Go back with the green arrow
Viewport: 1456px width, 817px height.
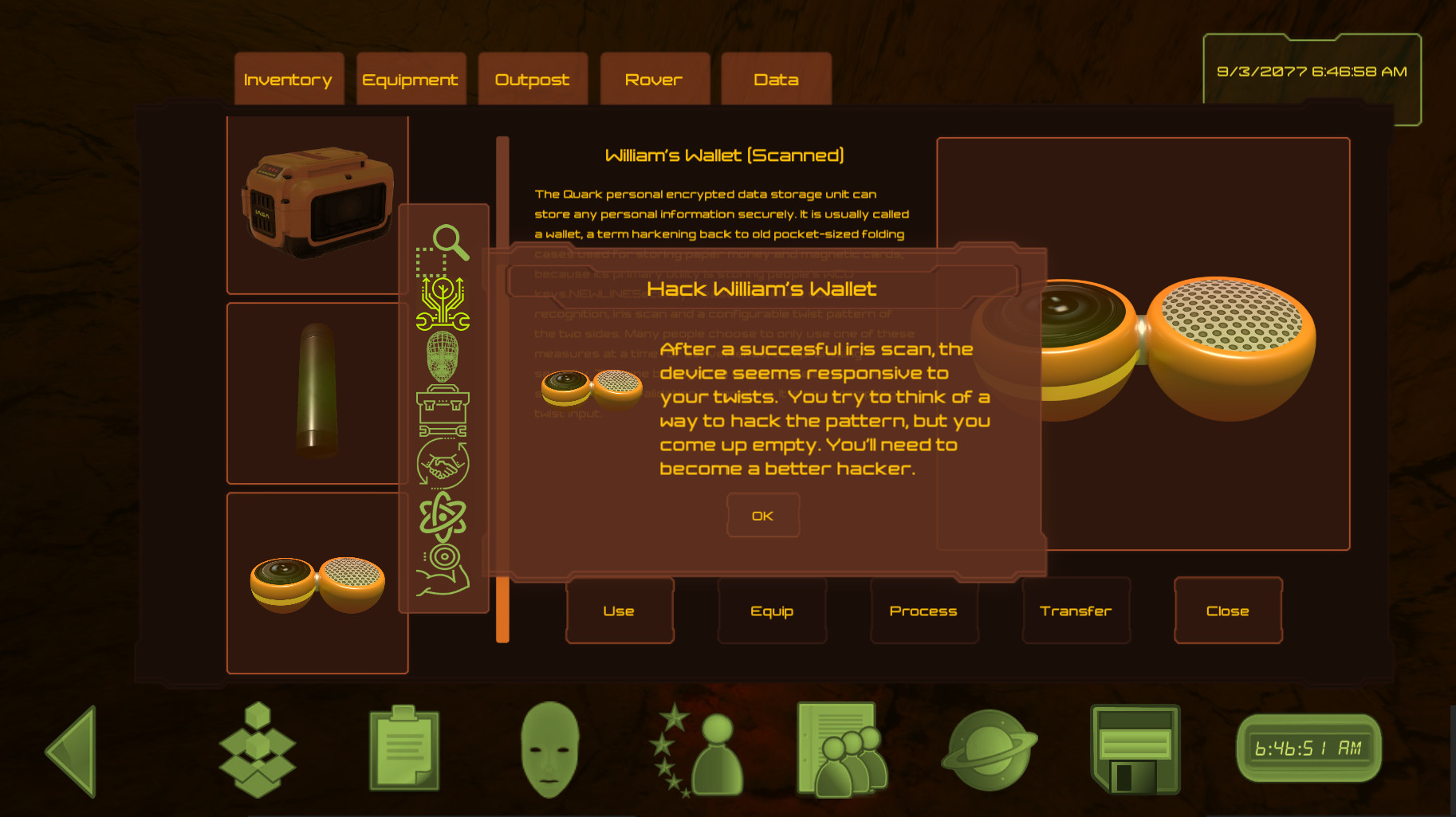(x=74, y=751)
